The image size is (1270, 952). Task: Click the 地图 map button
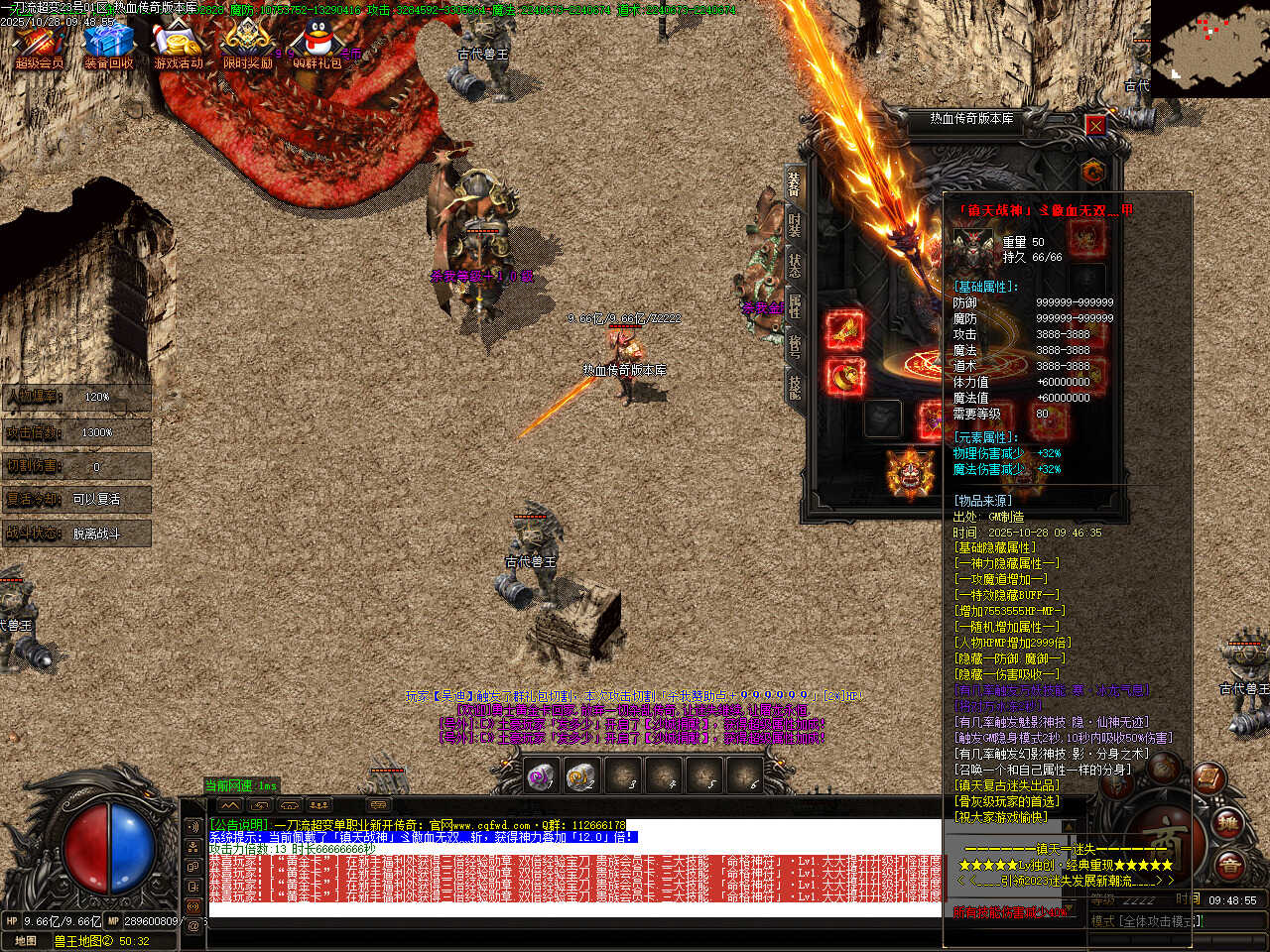(x=26, y=941)
